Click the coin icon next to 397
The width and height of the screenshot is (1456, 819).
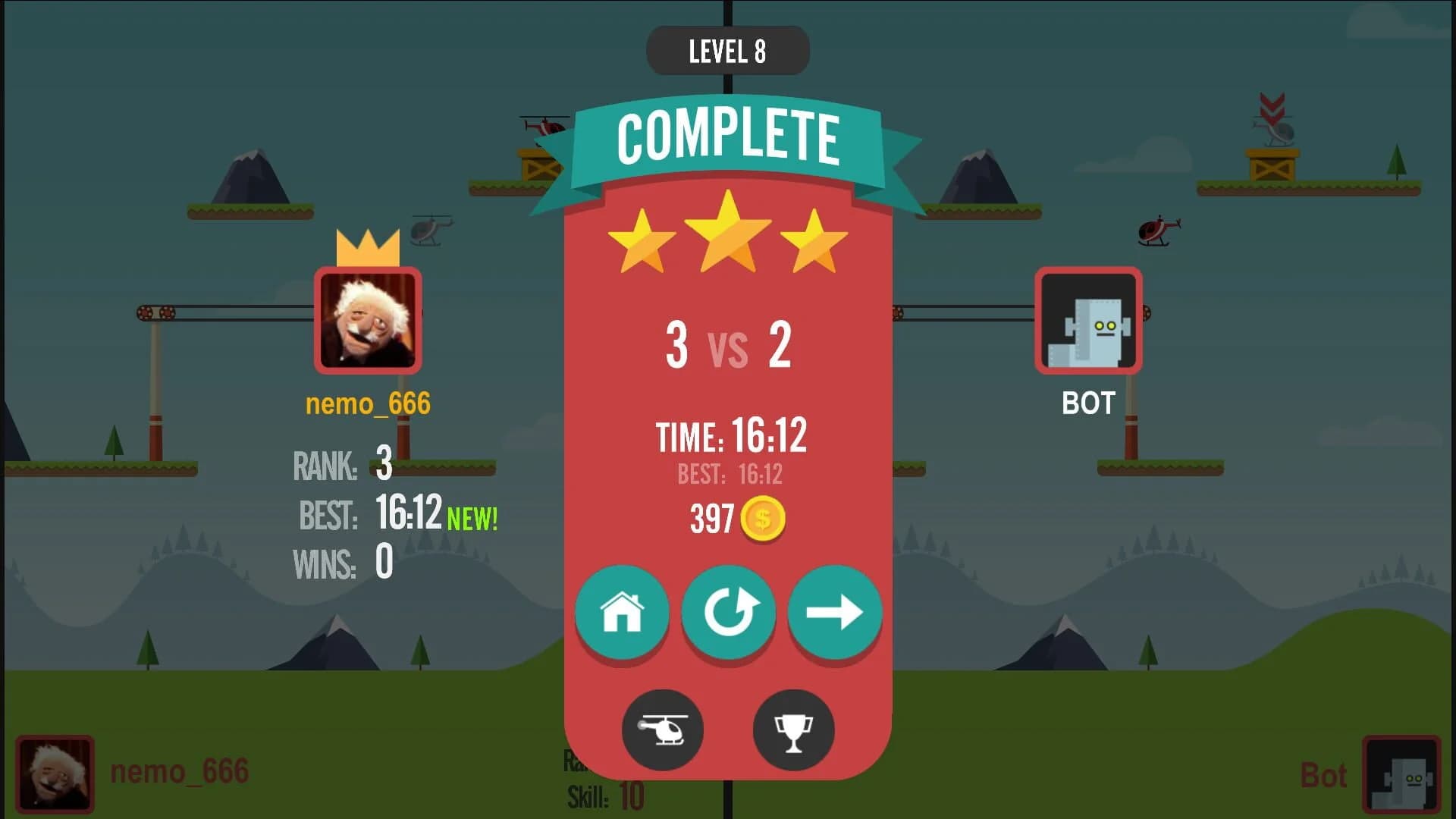pyautogui.click(x=764, y=519)
